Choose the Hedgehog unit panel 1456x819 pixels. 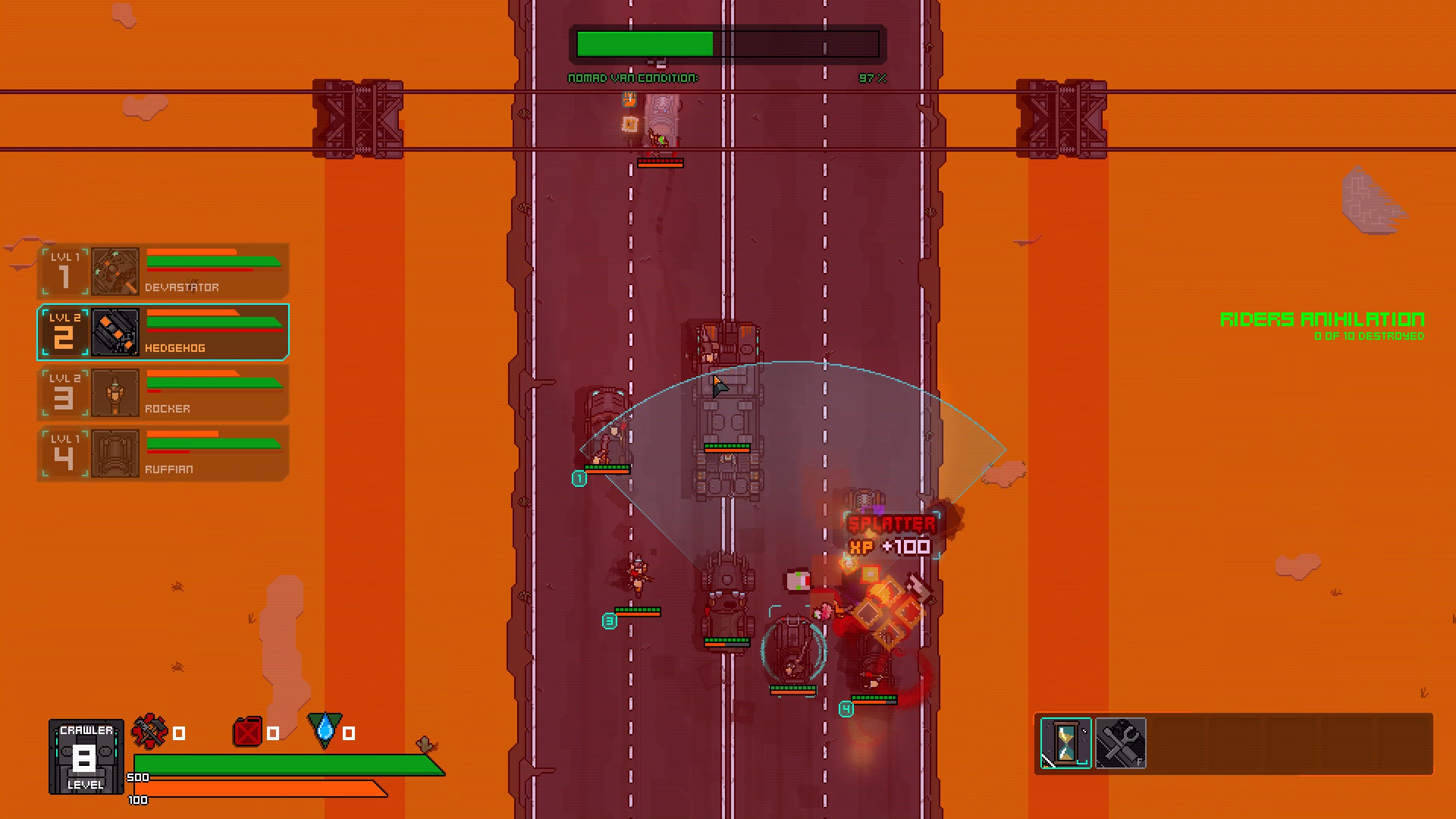[x=163, y=332]
